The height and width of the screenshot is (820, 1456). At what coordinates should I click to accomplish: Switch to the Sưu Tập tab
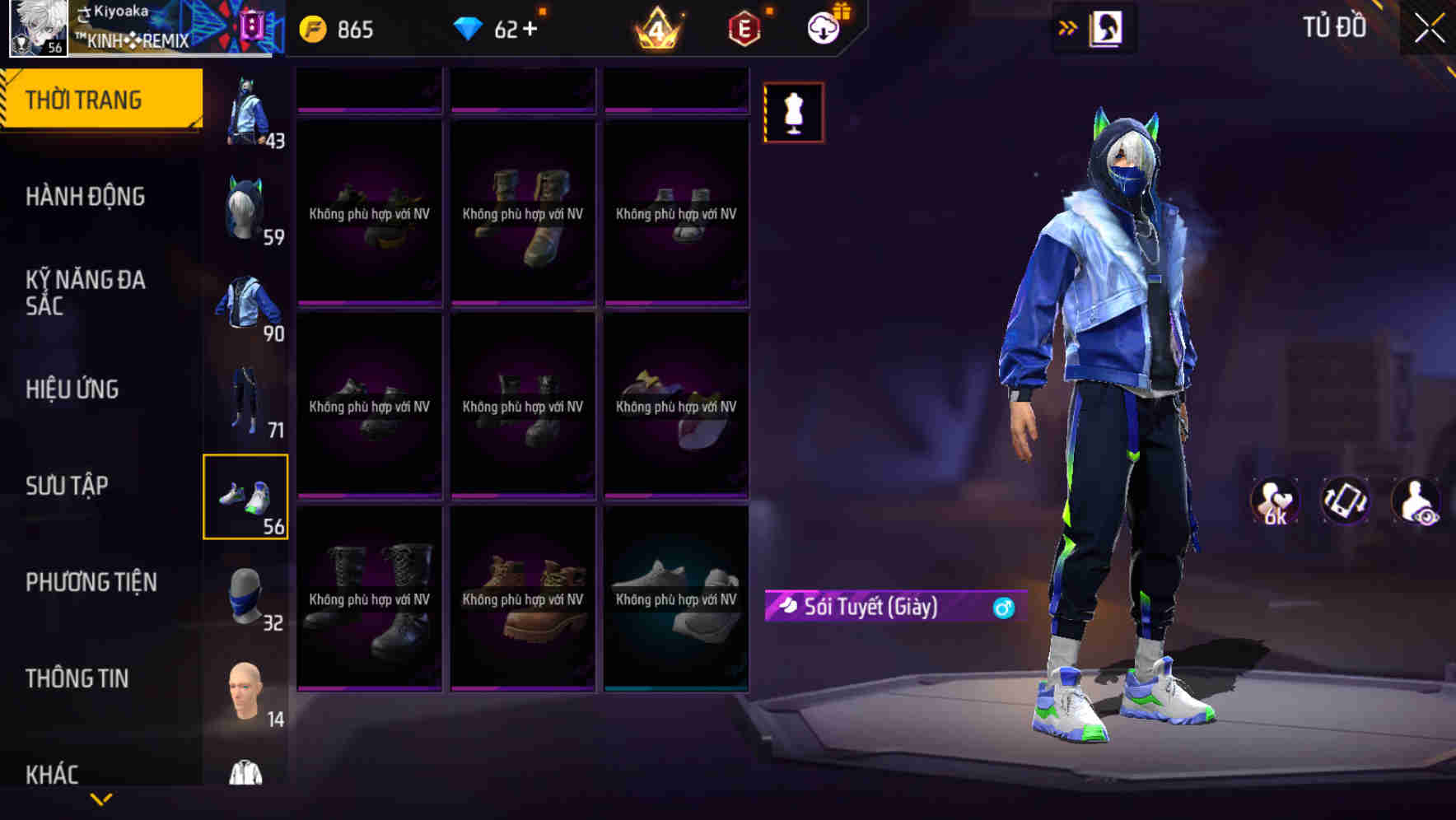(66, 486)
